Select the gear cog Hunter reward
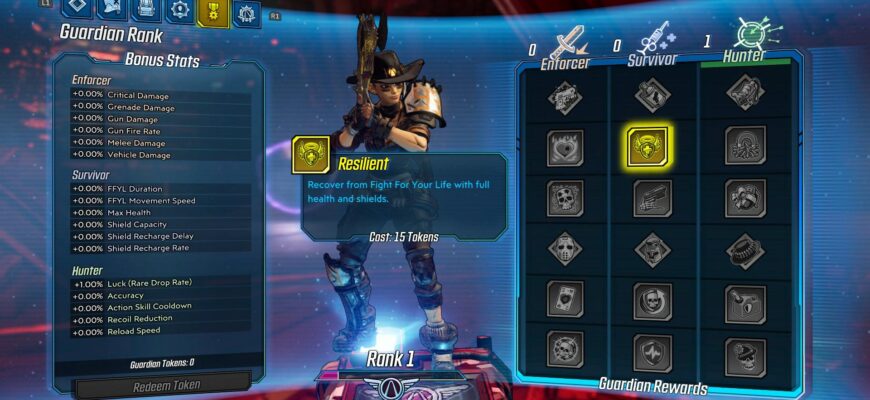Screen dimensions: 870x400 click(744, 248)
